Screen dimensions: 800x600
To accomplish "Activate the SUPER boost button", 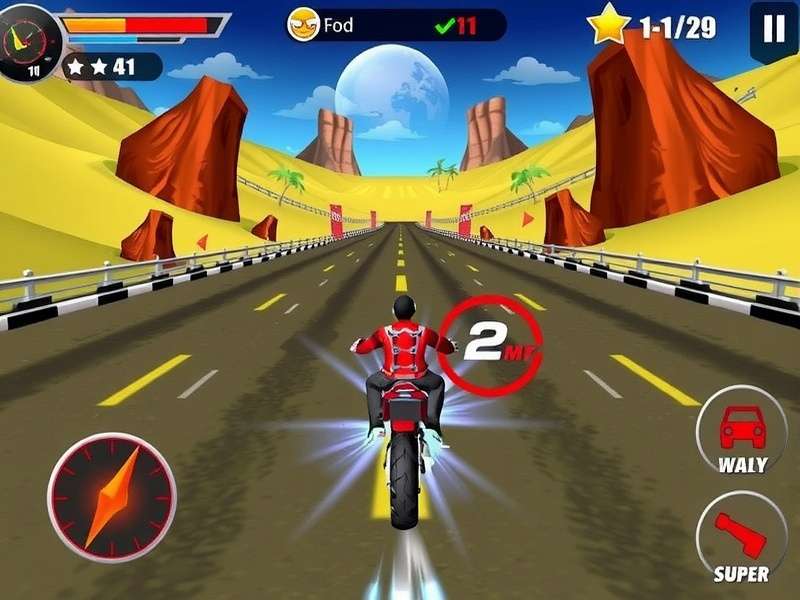I will click(741, 537).
